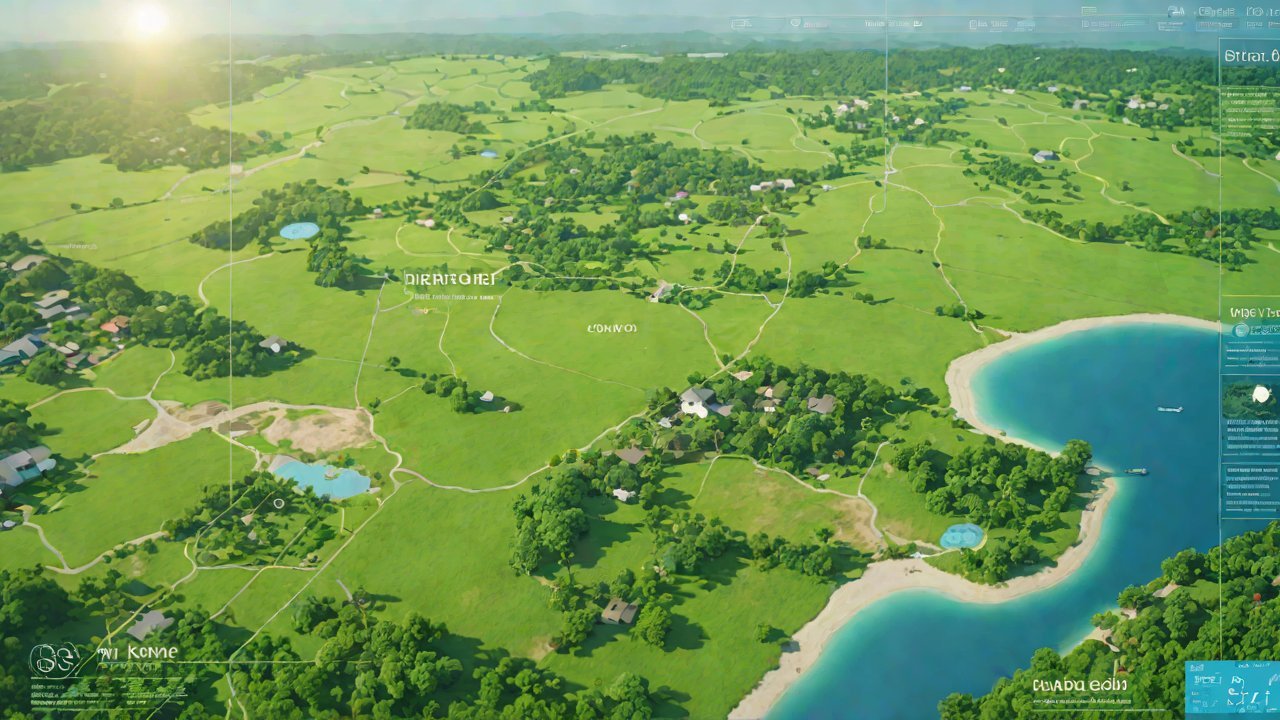Click the circular emblem icon beside Kenne
The image size is (1280, 720).
click(53, 660)
